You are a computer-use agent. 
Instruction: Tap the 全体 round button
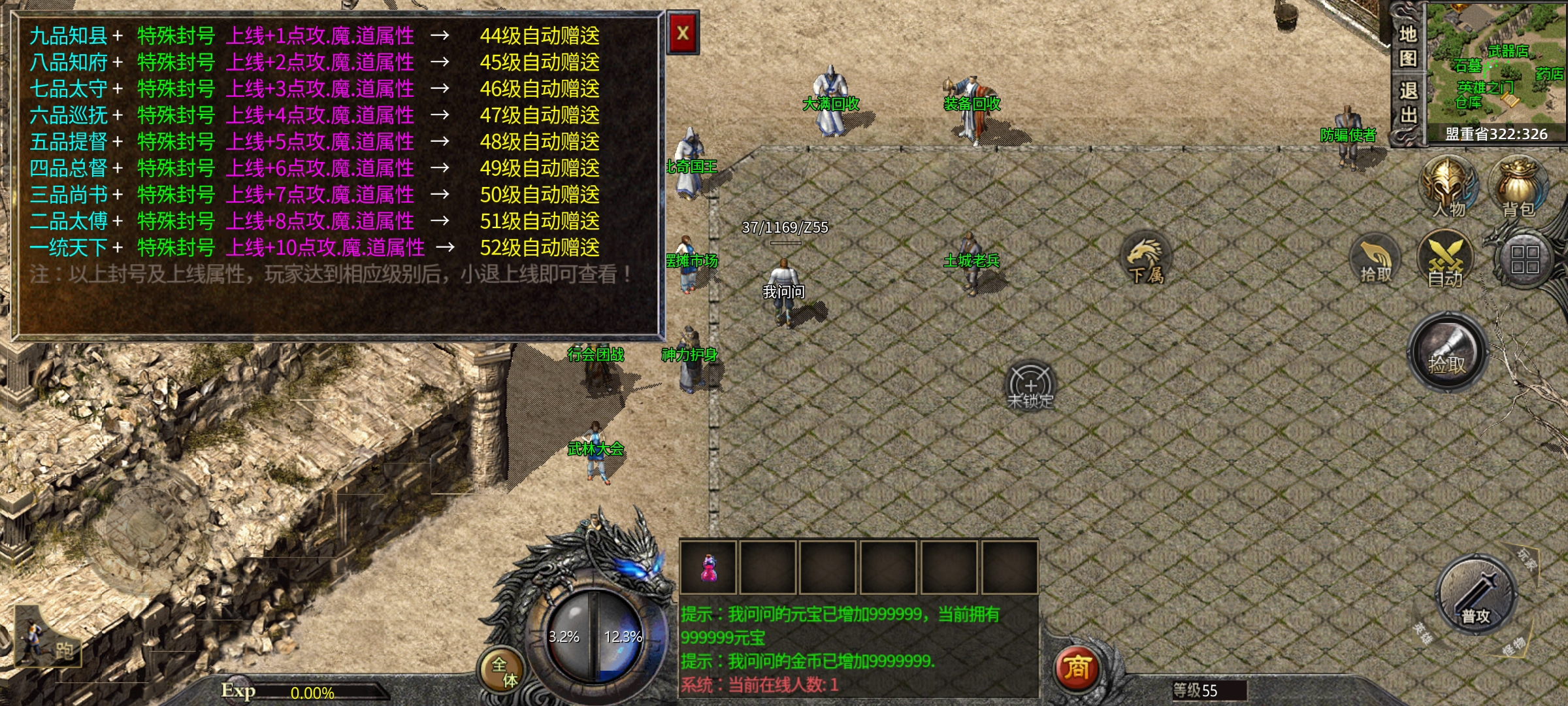click(504, 671)
